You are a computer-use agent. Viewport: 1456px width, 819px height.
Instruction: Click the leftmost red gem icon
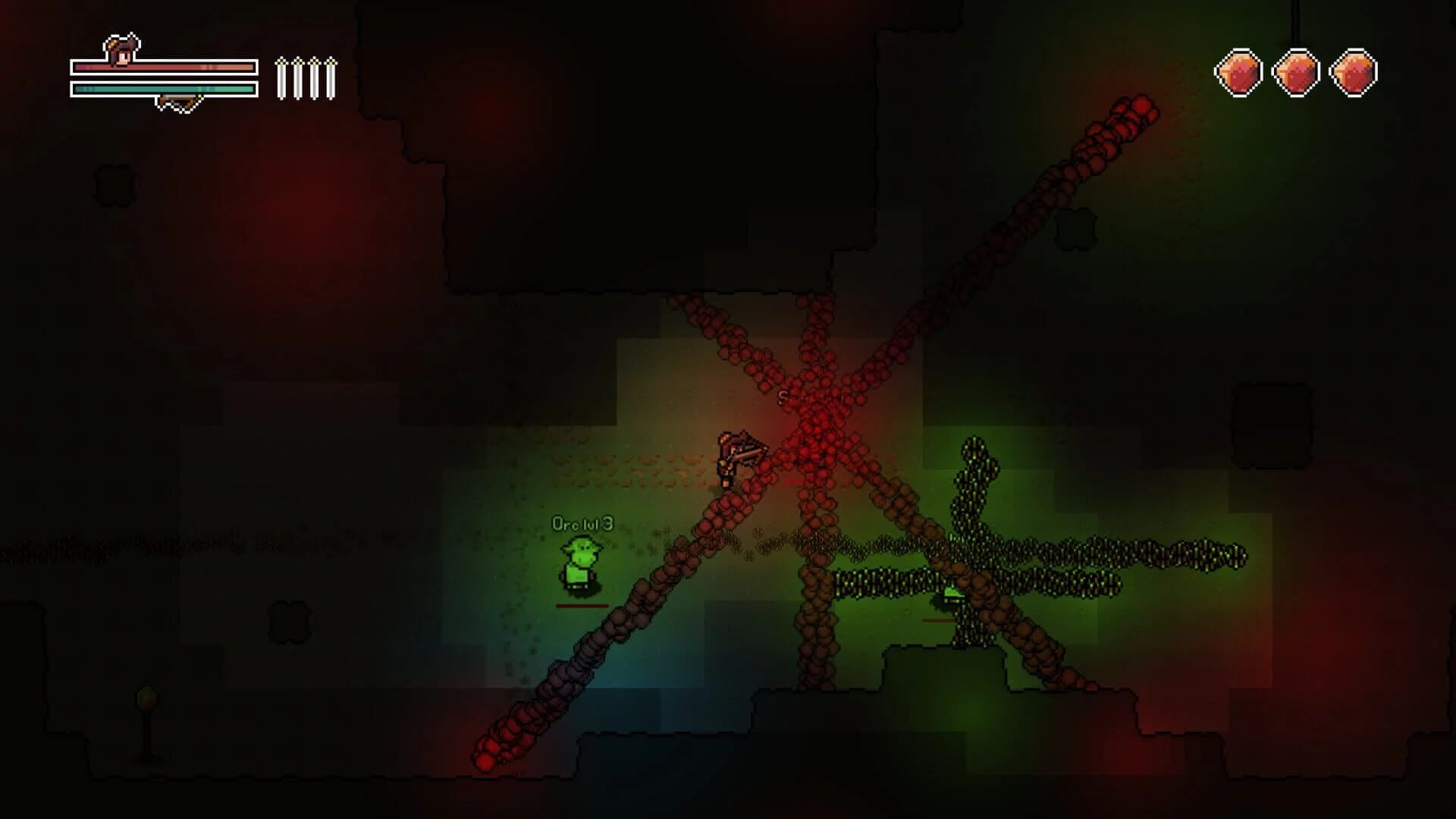pos(1238,72)
